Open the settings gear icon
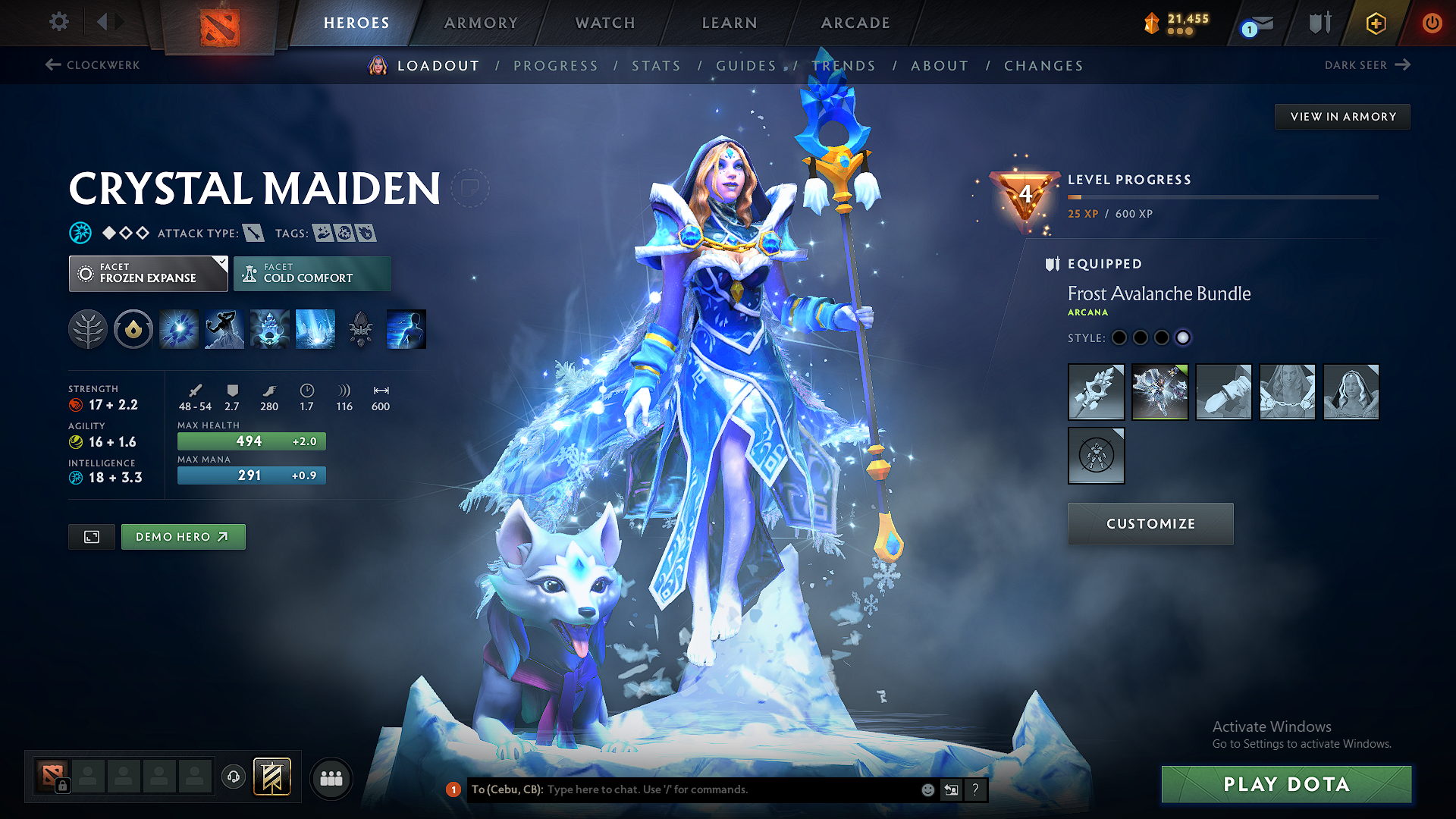Viewport: 1456px width, 819px height. (58, 22)
